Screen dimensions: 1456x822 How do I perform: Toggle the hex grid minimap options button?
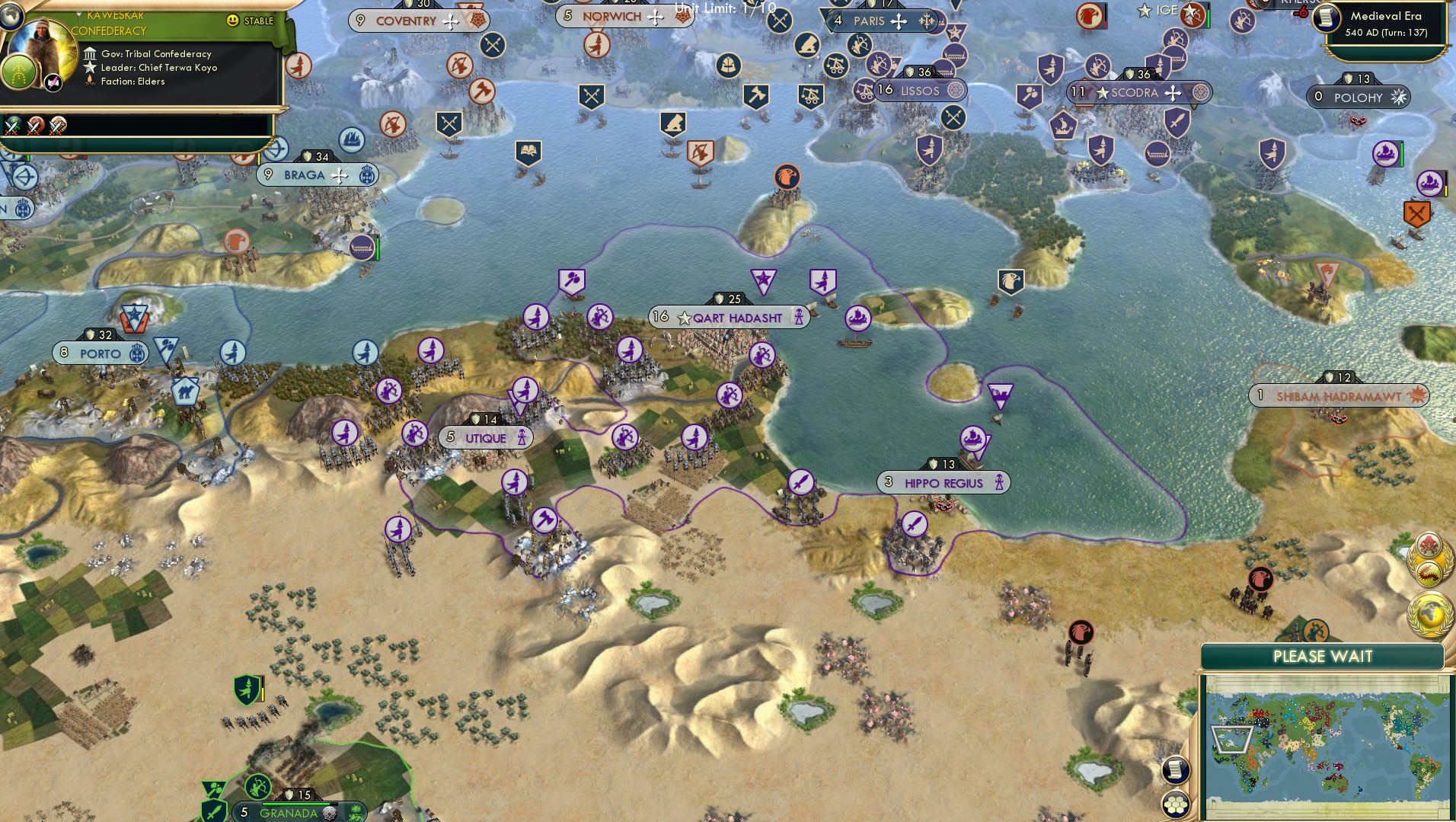pos(1176,804)
